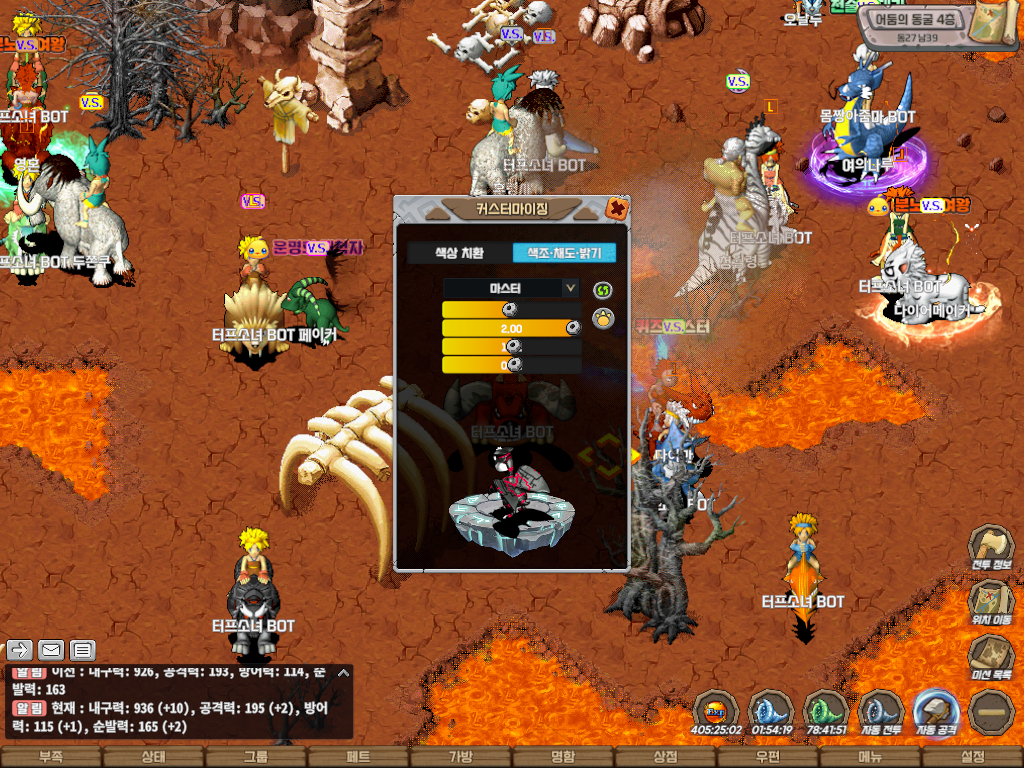Open the 페트 pet menu
Screen dimensions: 1024x768
click(359, 757)
